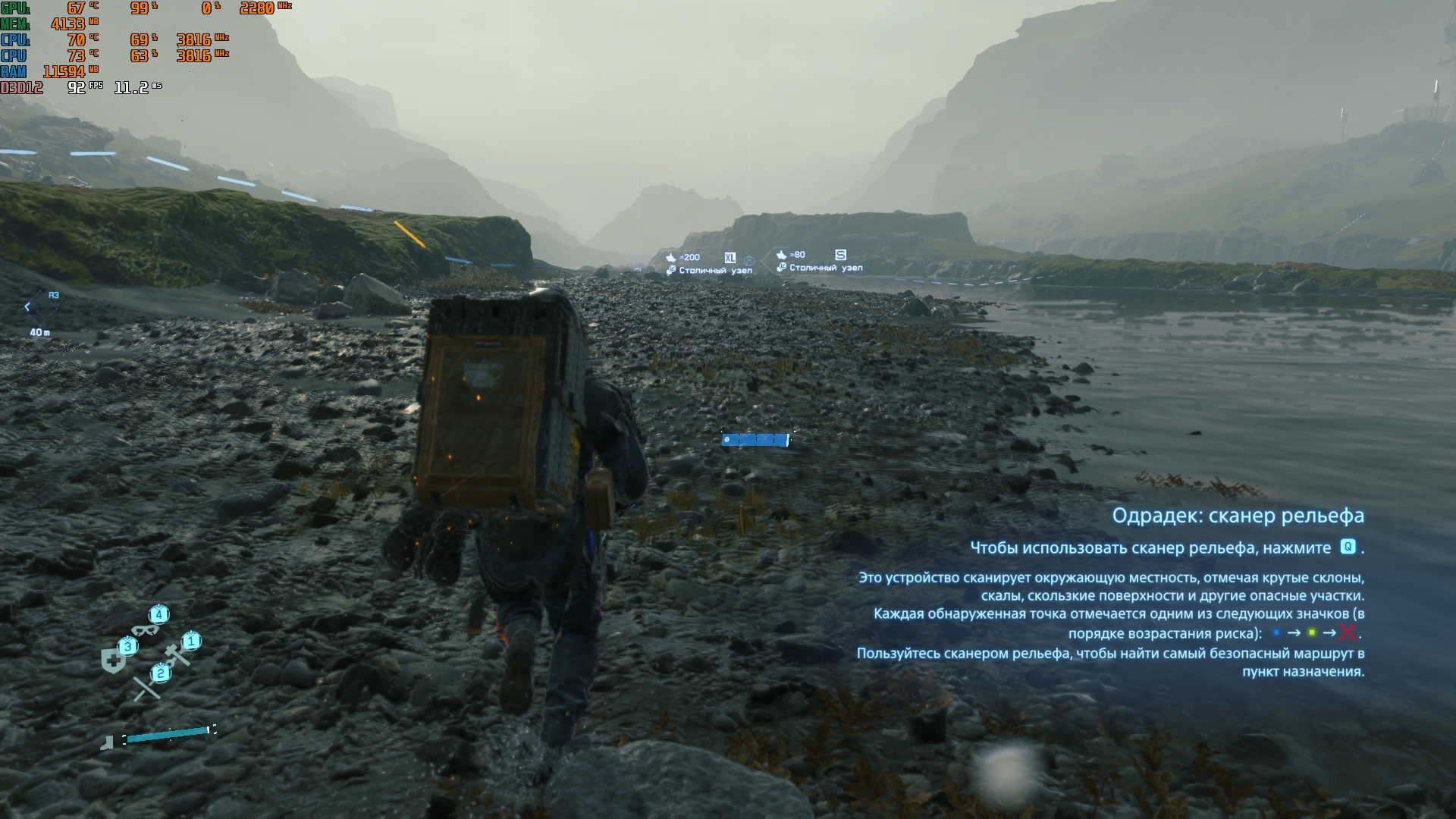Select the mask quick slot icon
Screen dimensions: 1456x819
(146, 629)
